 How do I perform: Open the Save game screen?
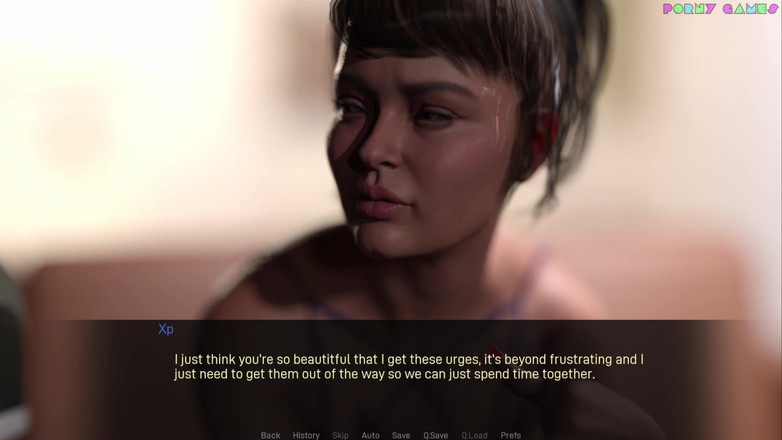(401, 435)
